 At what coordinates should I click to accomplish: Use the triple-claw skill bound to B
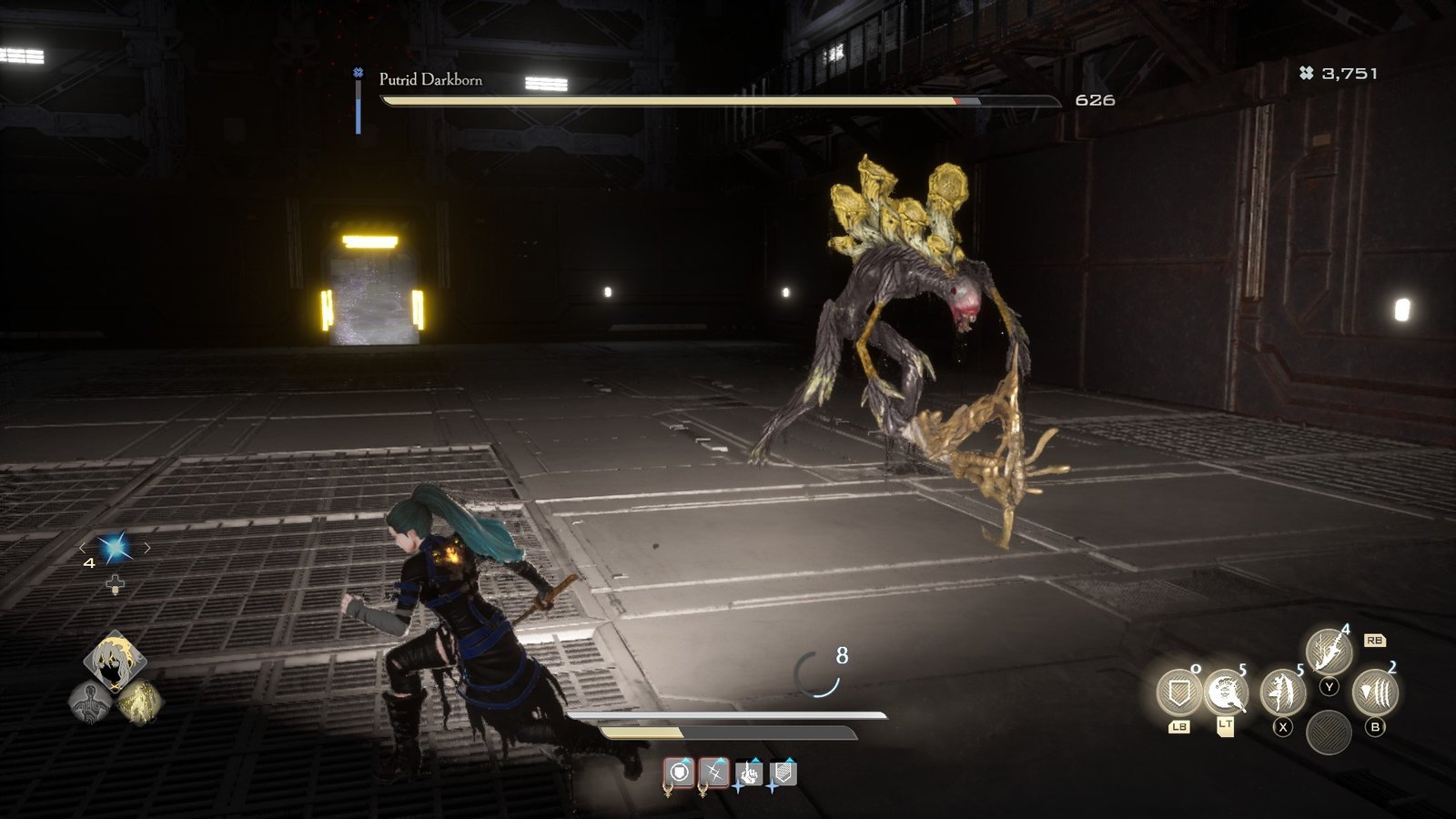click(x=1378, y=692)
